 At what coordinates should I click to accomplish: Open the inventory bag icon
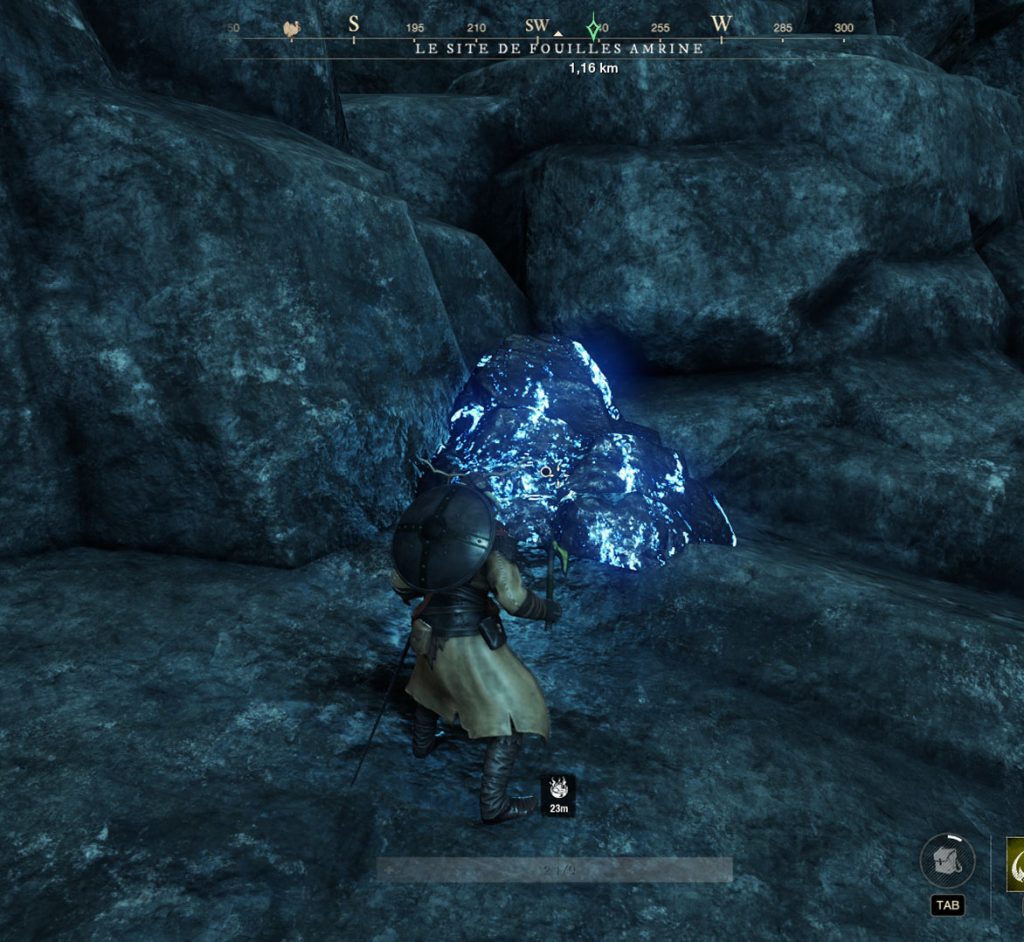tap(946, 861)
